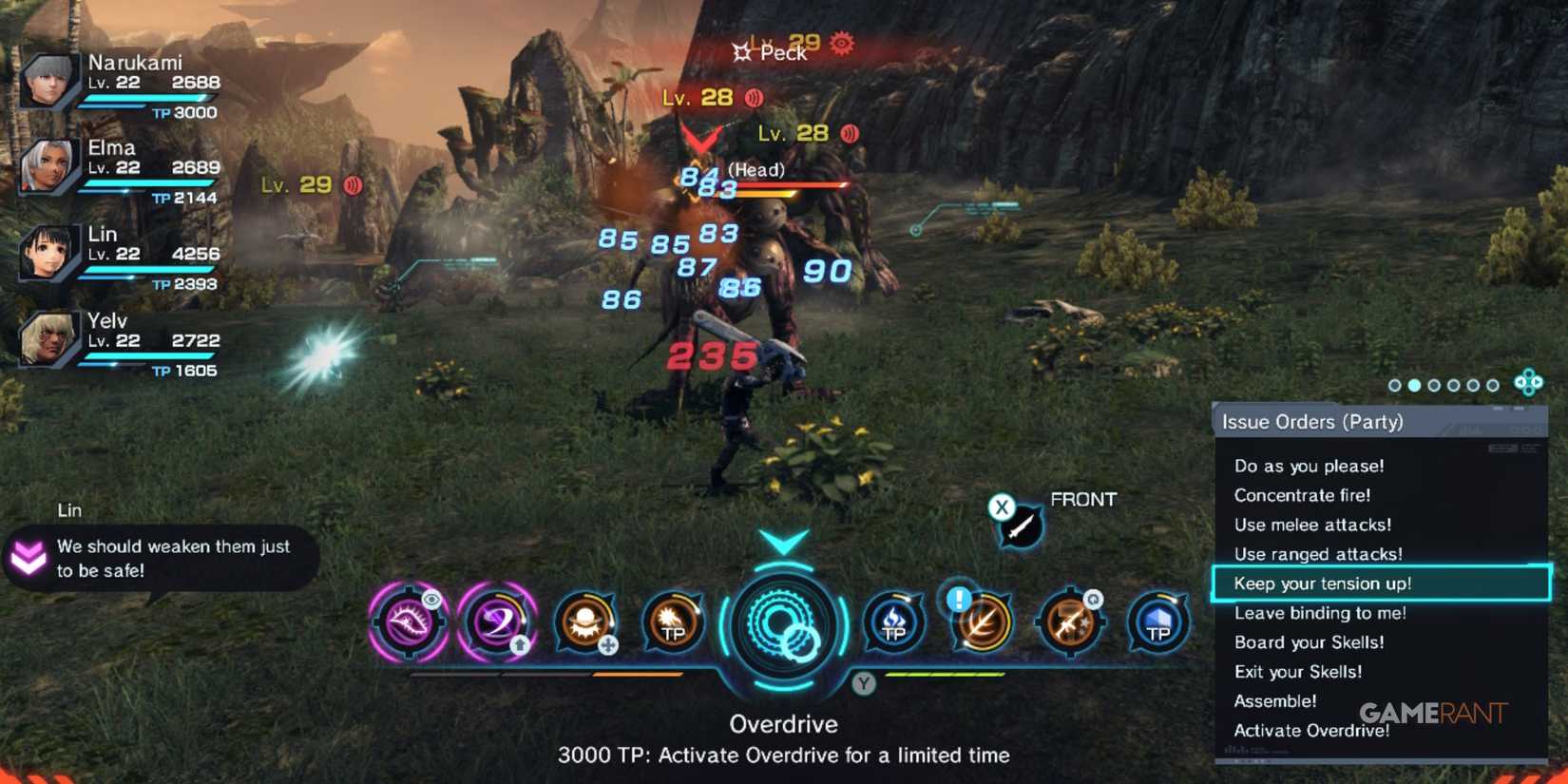Image resolution: width=1568 pixels, height=784 pixels.
Task: Issue the Activate Overdrive! order
Action: [1312, 730]
